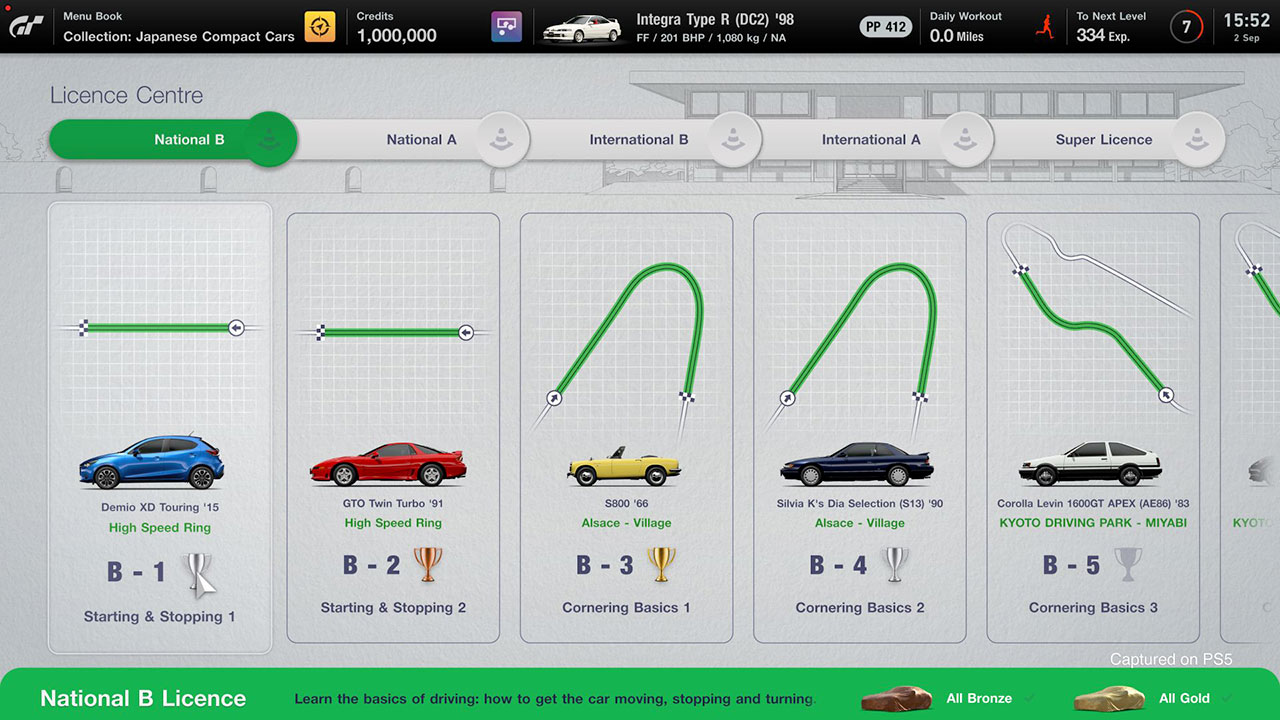
Task: Open test B-2 Starting & Stopping 2
Action: click(x=393, y=428)
